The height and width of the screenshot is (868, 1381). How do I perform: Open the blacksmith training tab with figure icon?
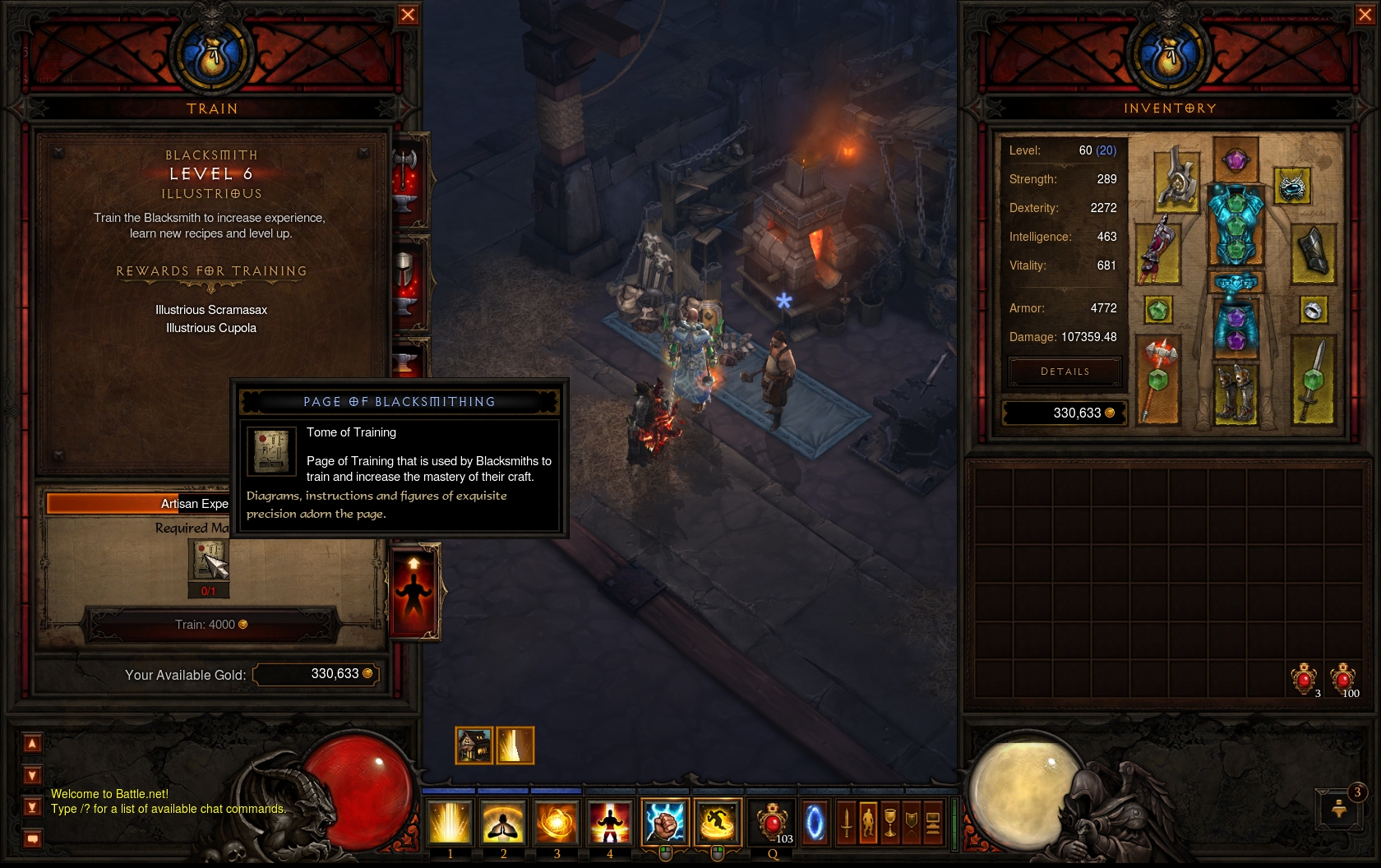click(413, 590)
